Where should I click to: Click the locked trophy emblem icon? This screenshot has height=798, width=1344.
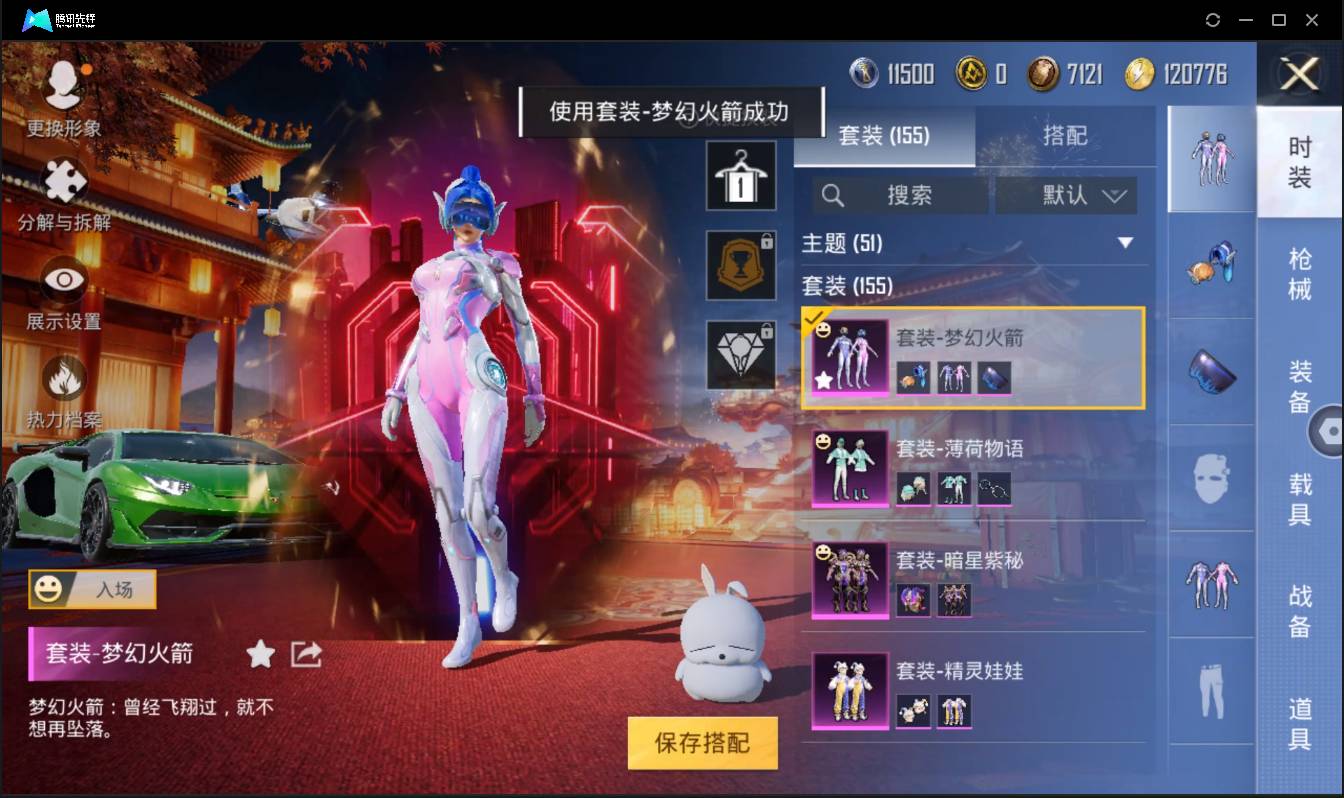coord(741,265)
